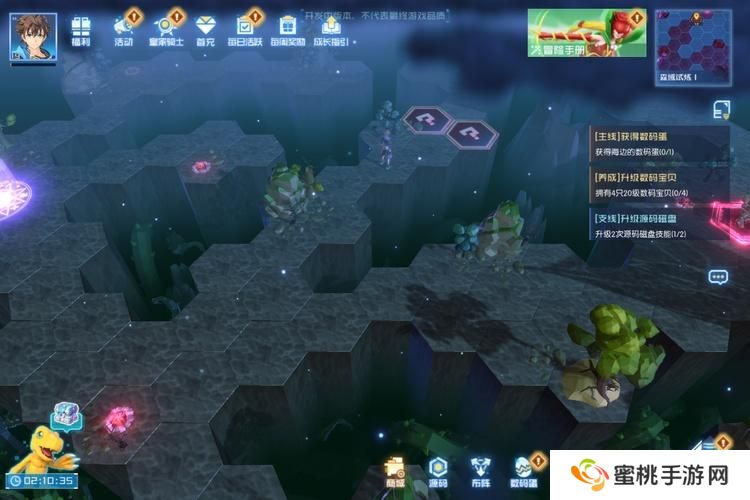Open the 商城 shop cart icon
Viewport: 750px width, 500px height.
click(395, 470)
